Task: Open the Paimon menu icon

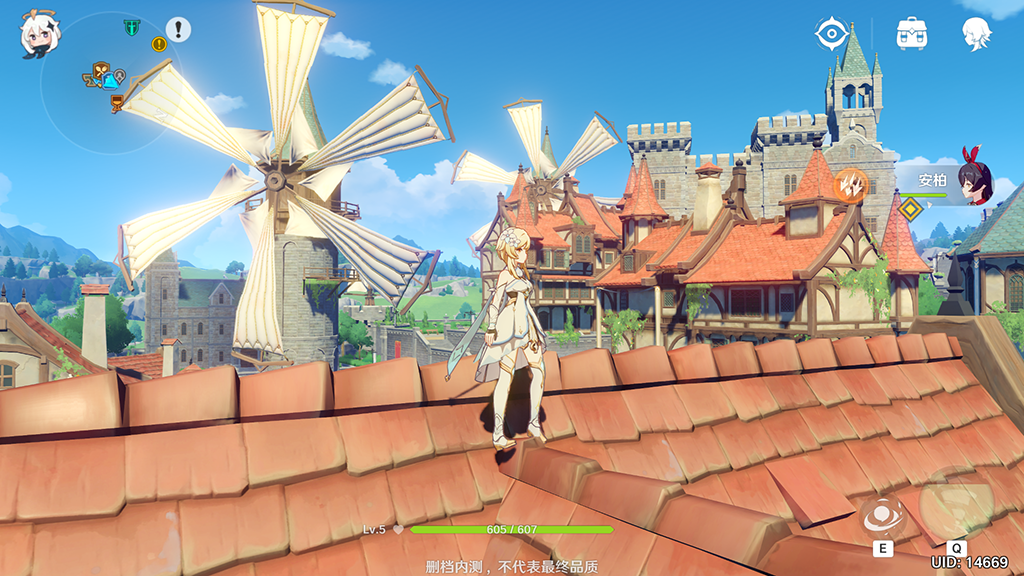Action: tap(40, 35)
